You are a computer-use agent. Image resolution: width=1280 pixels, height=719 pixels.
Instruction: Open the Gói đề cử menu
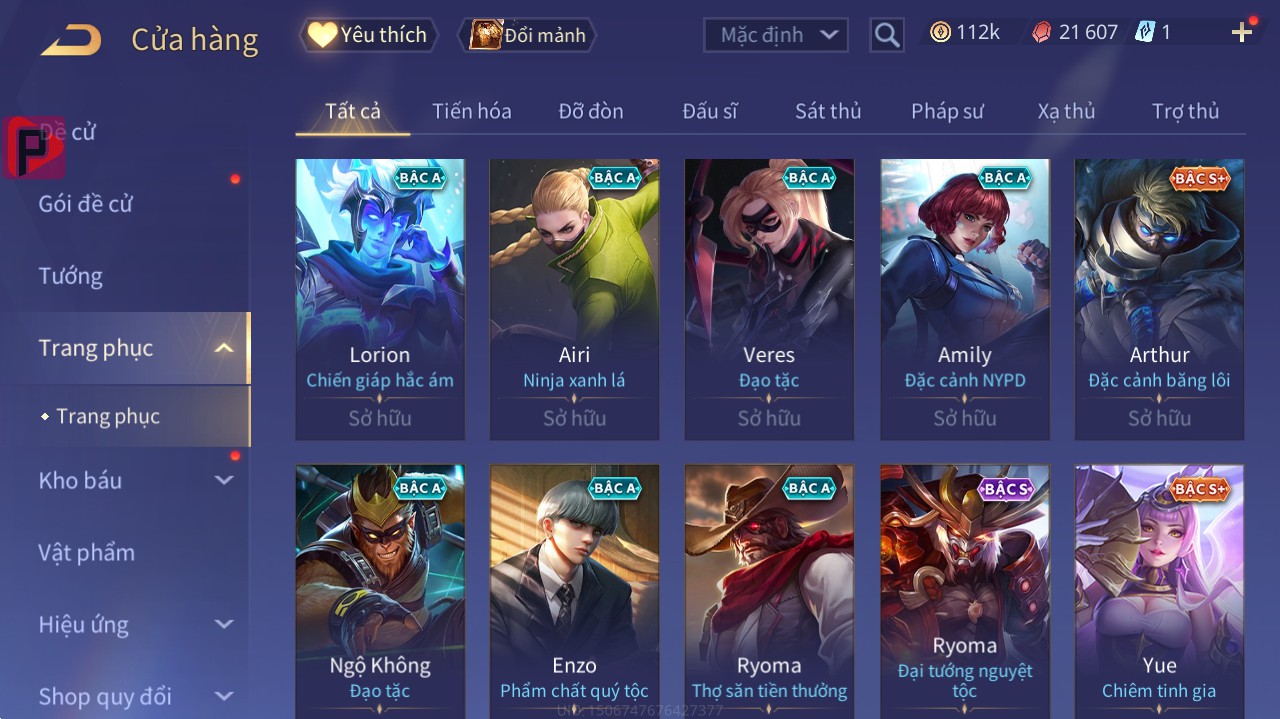[x=86, y=204]
